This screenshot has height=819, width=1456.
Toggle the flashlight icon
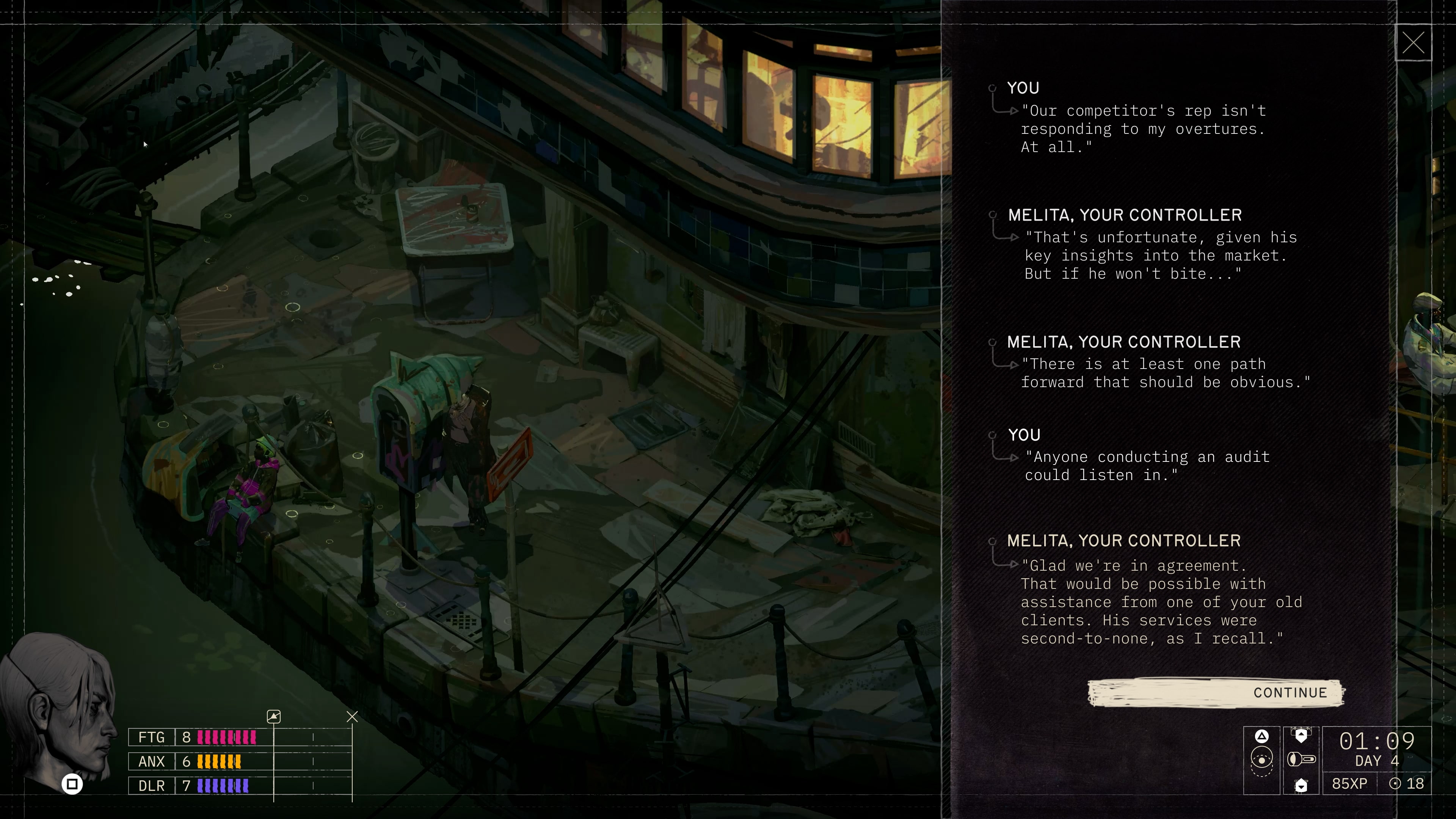point(1301,759)
